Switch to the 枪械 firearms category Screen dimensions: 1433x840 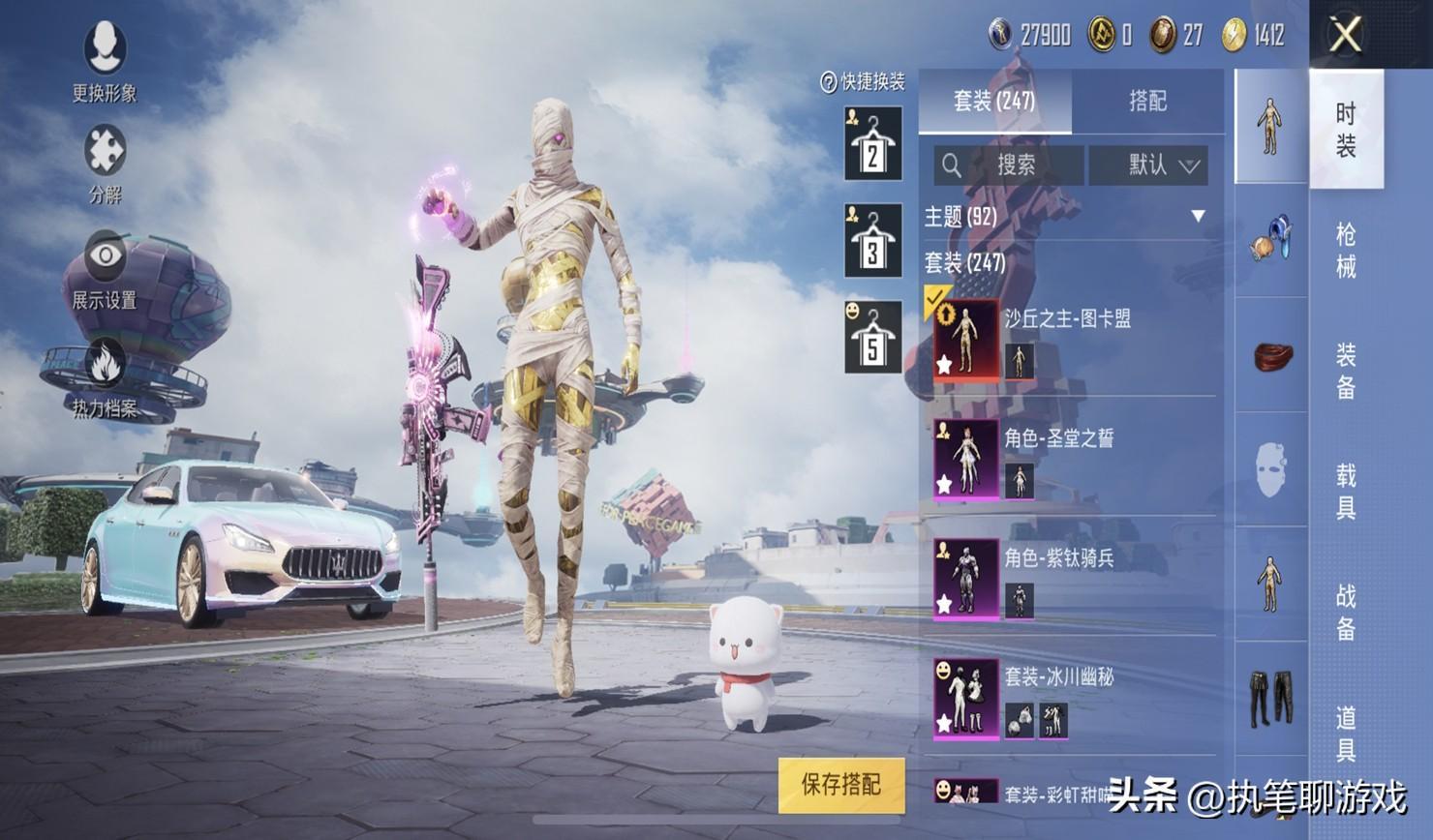[x=1346, y=250]
